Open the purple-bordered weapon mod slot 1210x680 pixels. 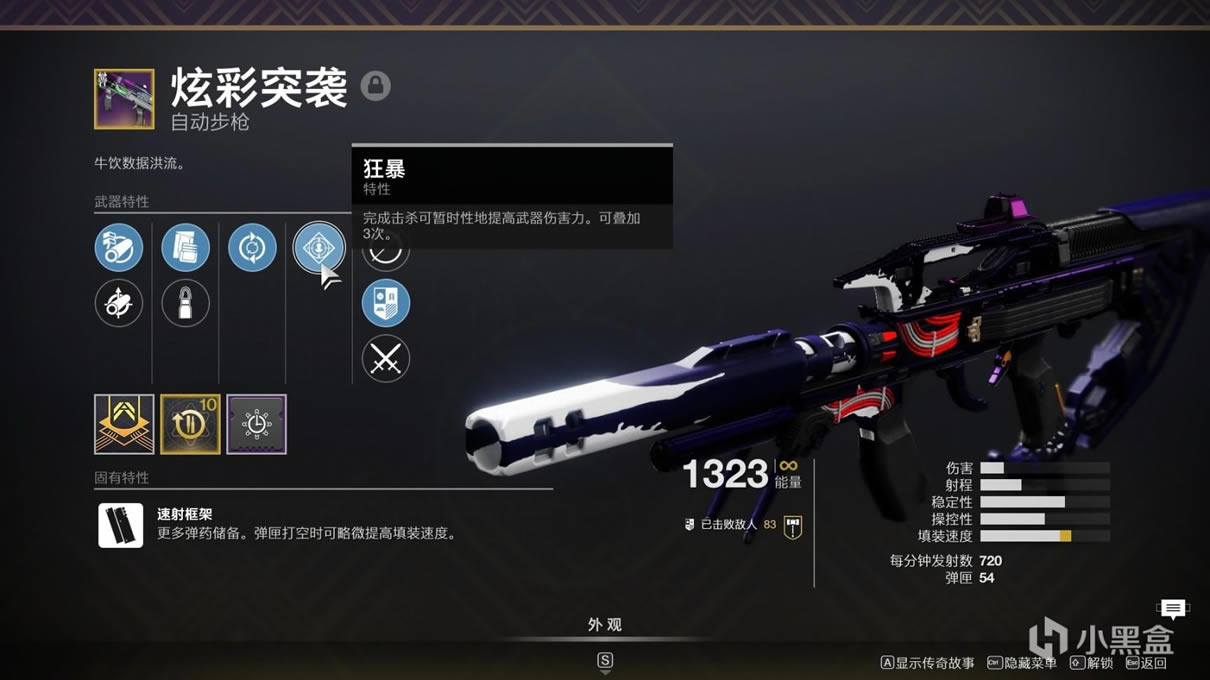[256, 424]
